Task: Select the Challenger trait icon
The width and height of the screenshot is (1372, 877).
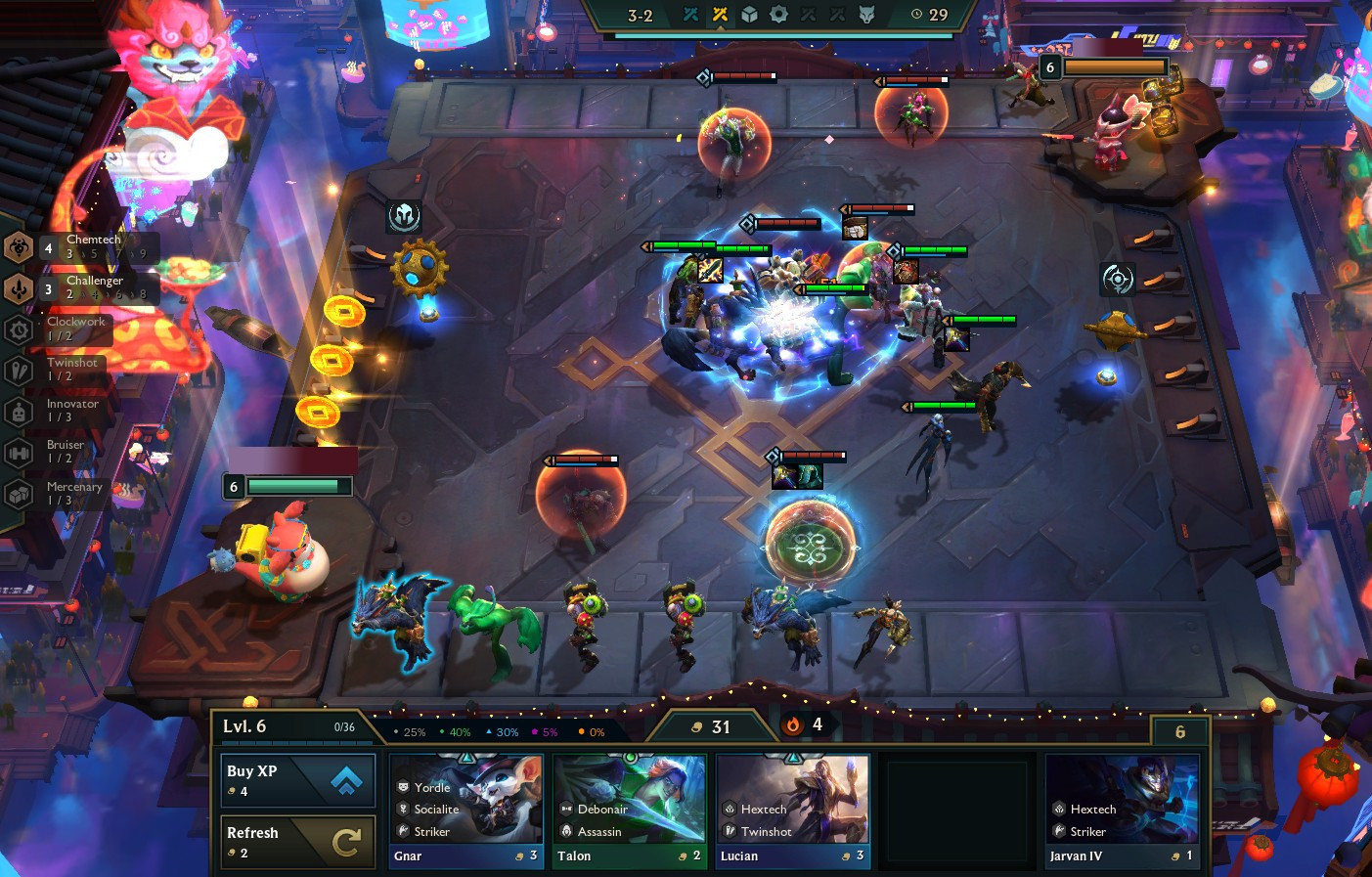Action: tap(19, 289)
